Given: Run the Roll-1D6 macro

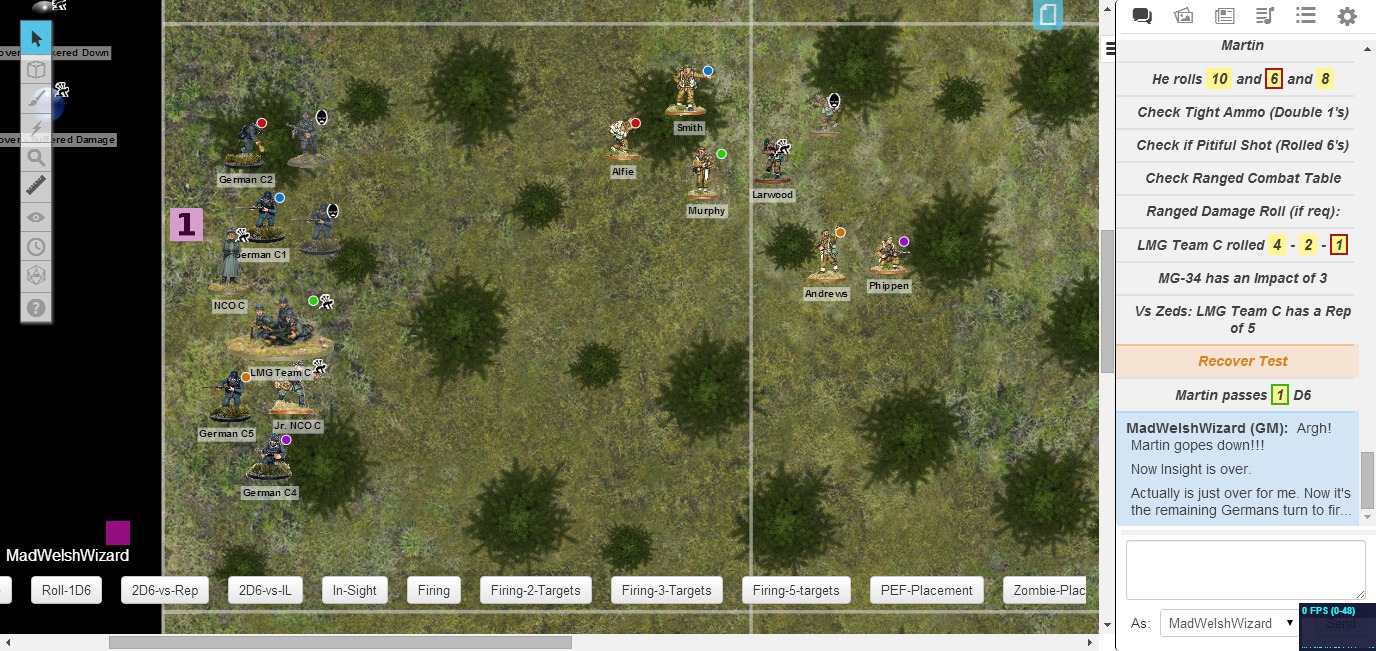Looking at the screenshot, I should point(67,590).
